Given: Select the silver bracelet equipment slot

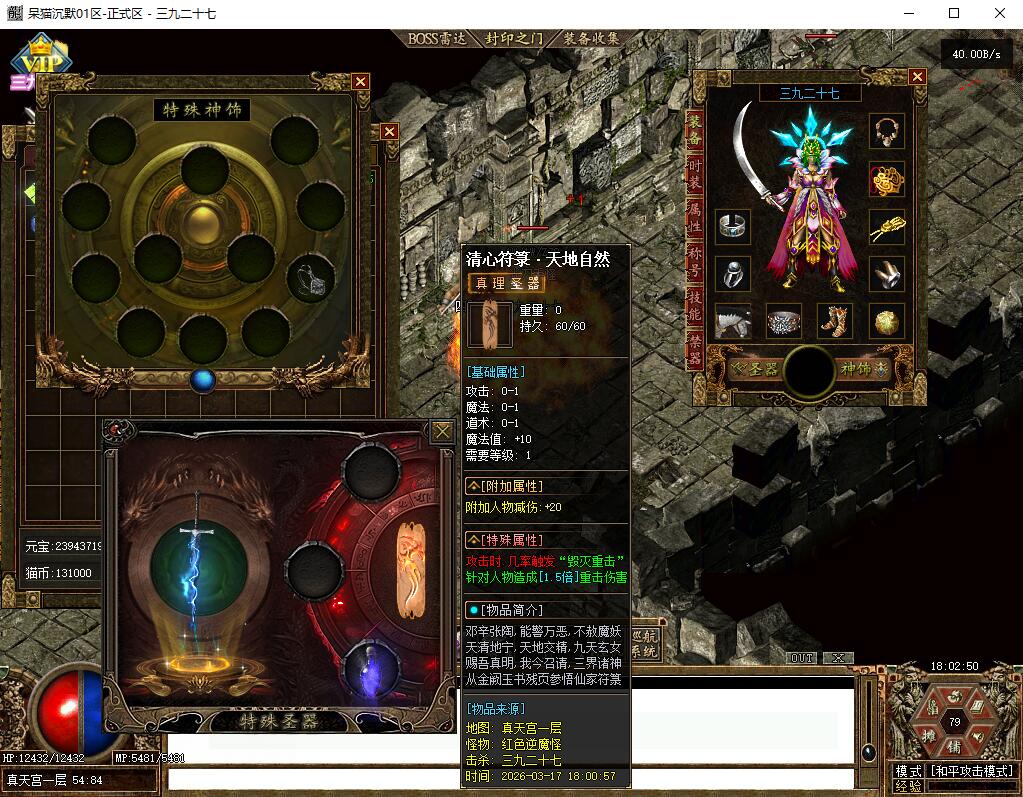Looking at the screenshot, I should 733,226.
